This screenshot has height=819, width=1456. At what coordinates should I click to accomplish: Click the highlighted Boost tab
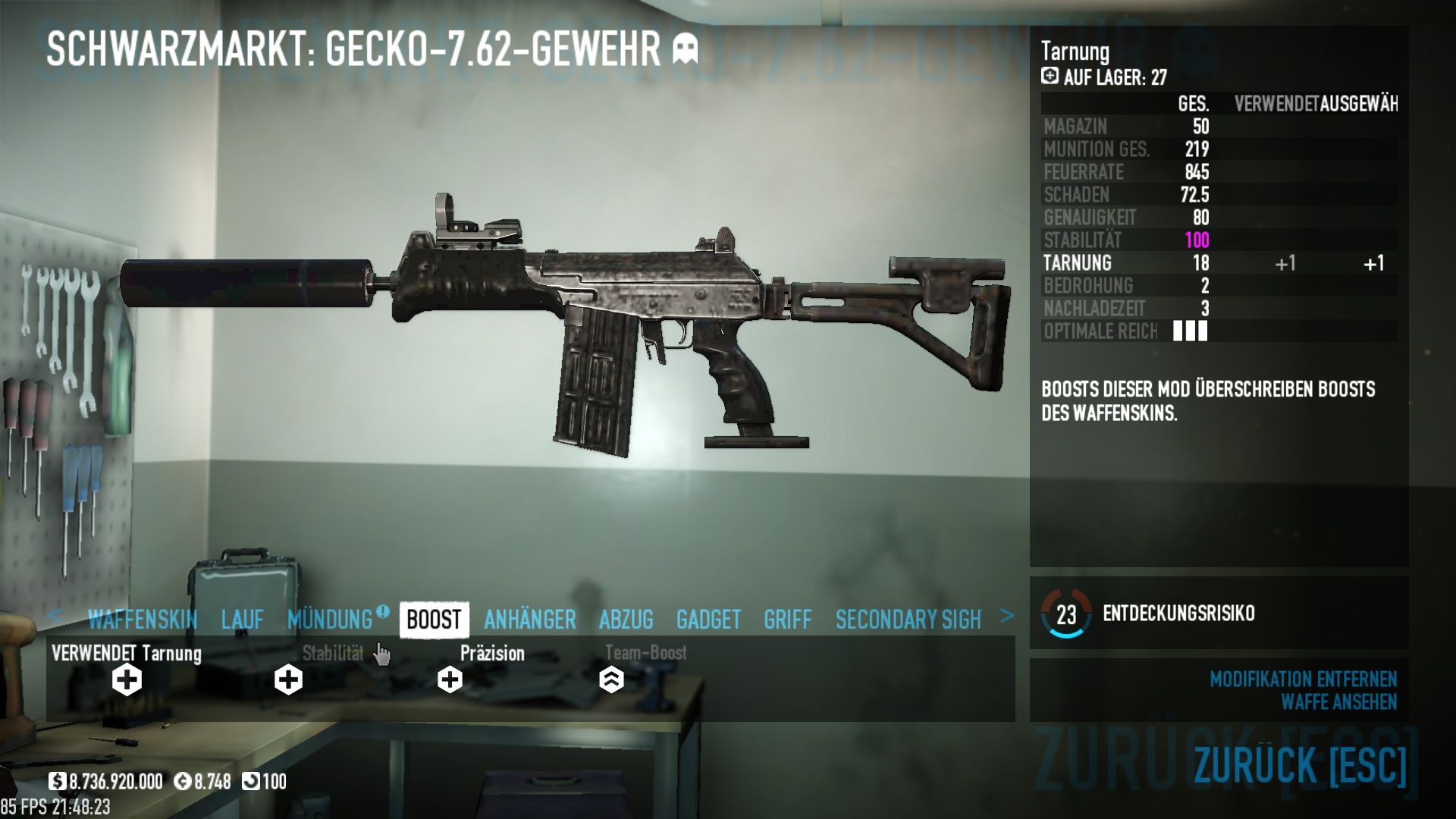pos(434,620)
